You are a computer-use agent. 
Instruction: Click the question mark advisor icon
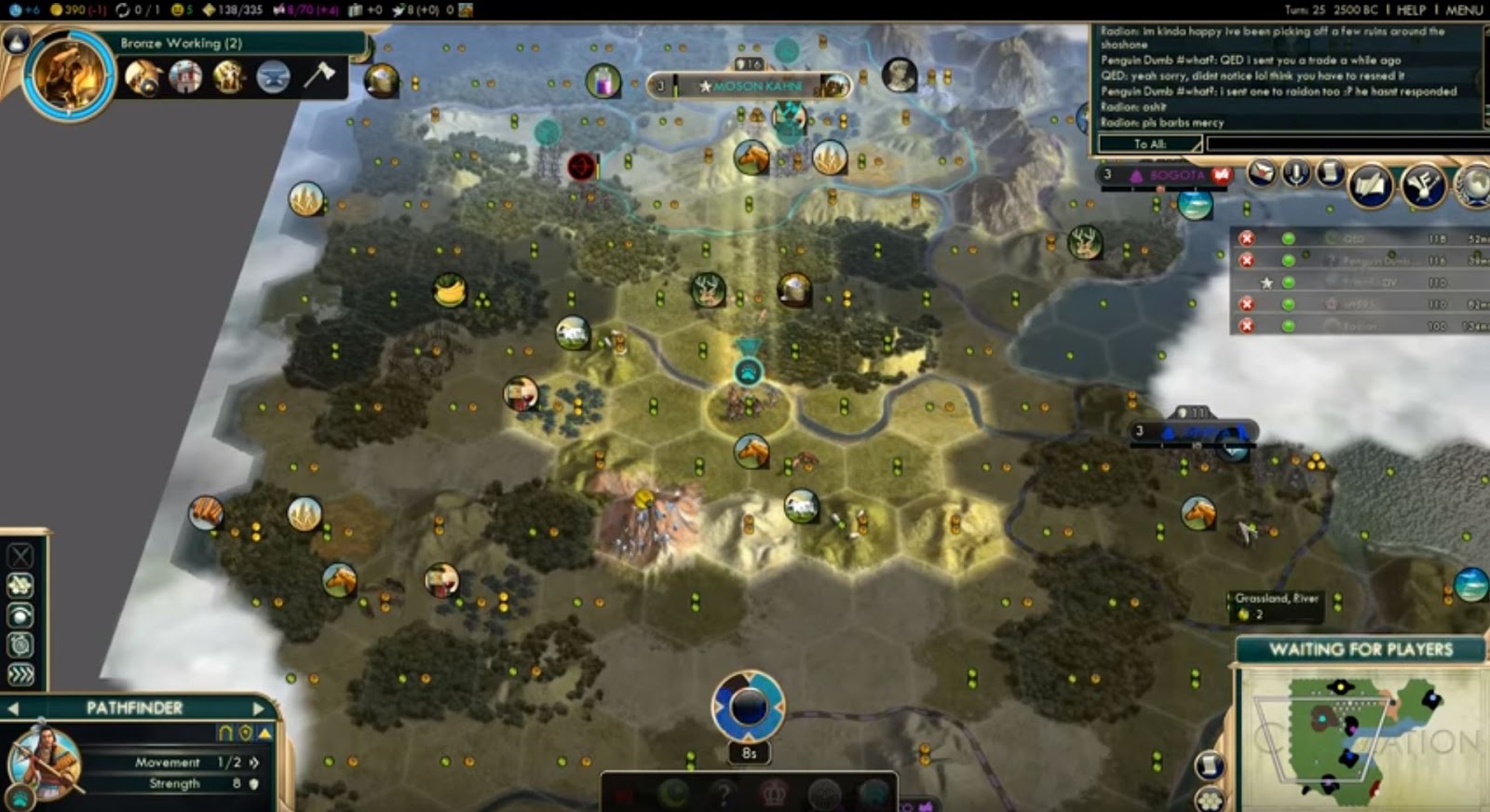coord(724,793)
